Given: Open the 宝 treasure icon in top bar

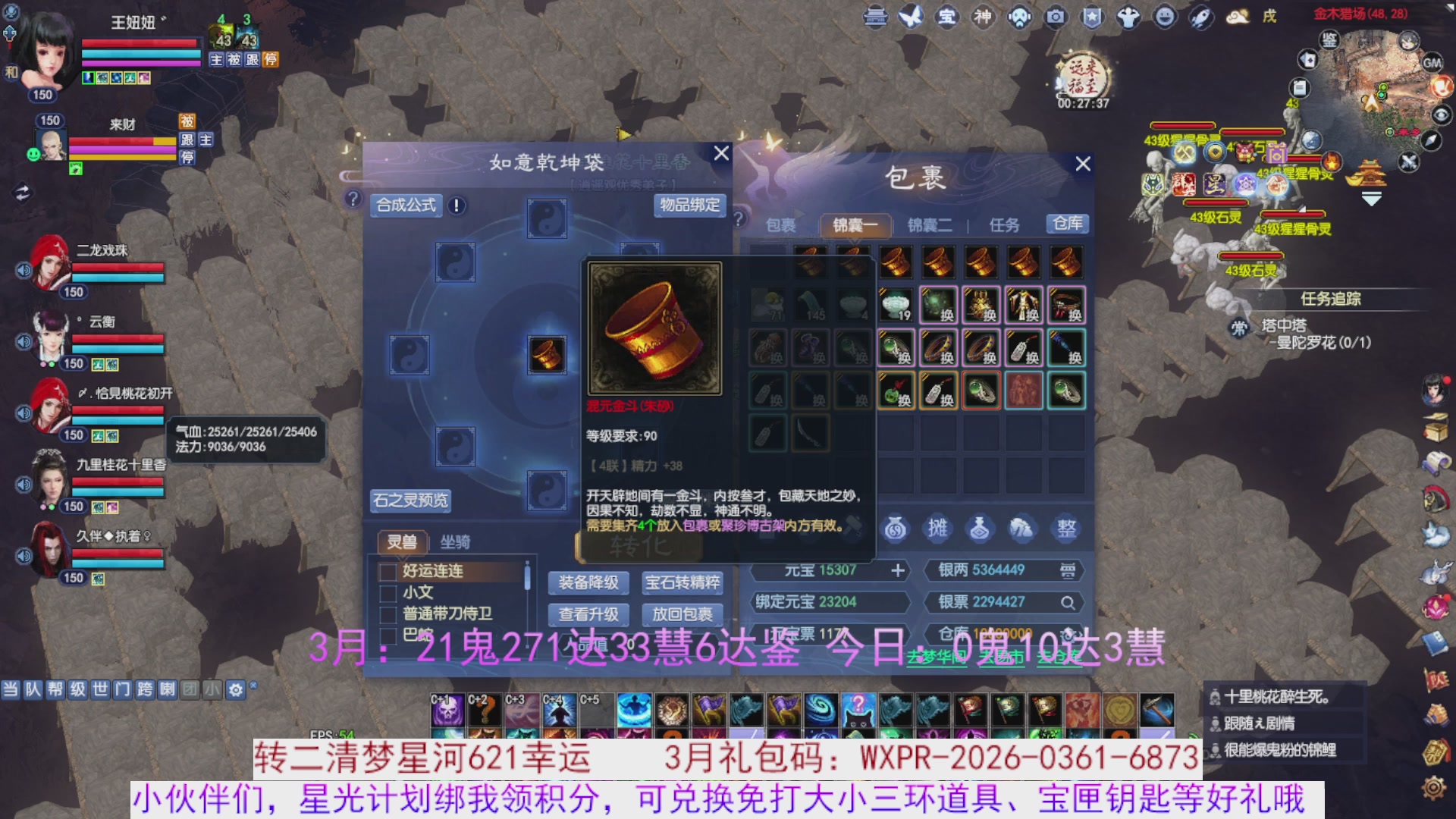Looking at the screenshot, I should (947, 17).
